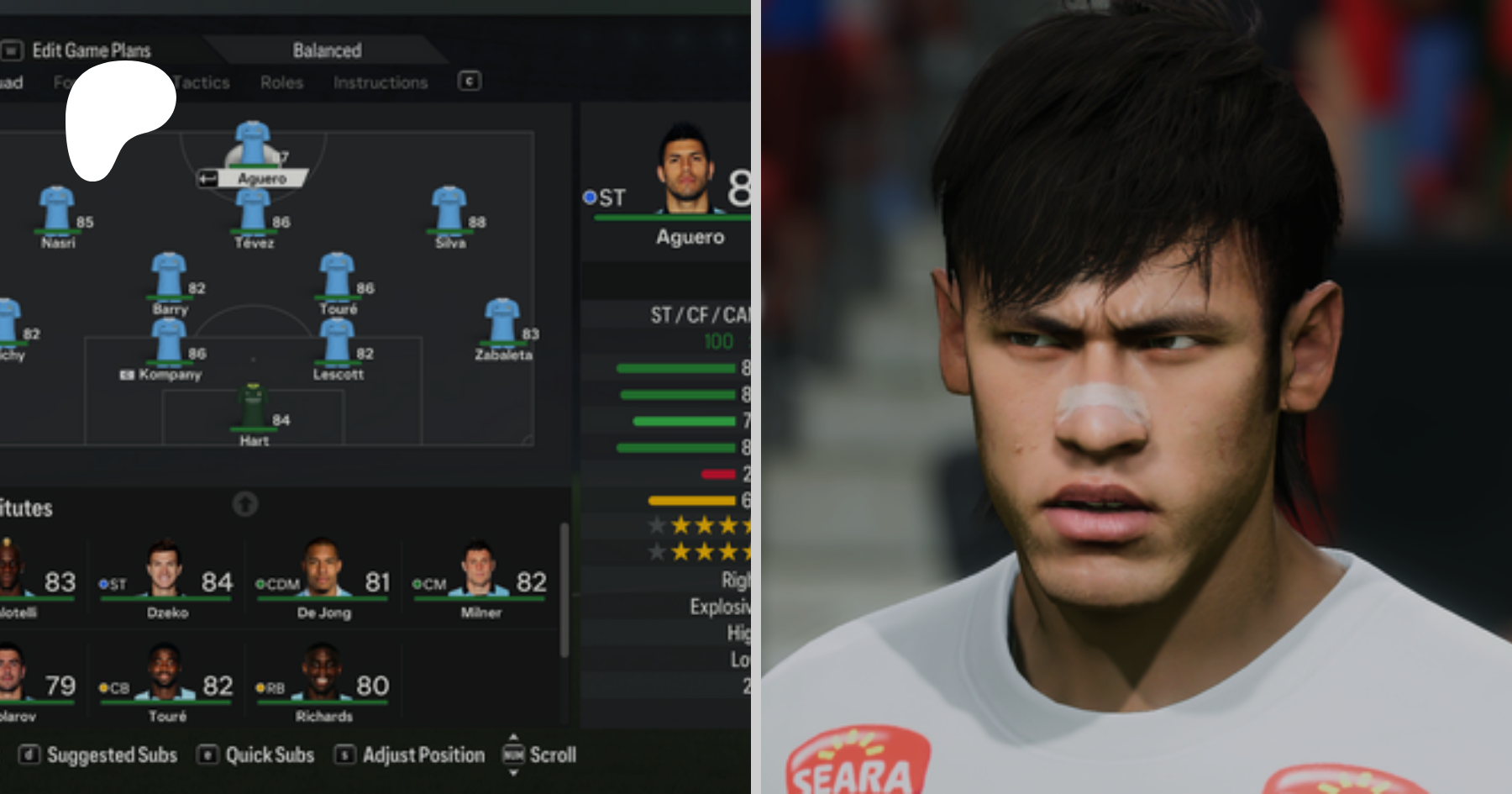Click the up arrow above substitutes
Viewport: 1512px width, 794px height.
245,504
